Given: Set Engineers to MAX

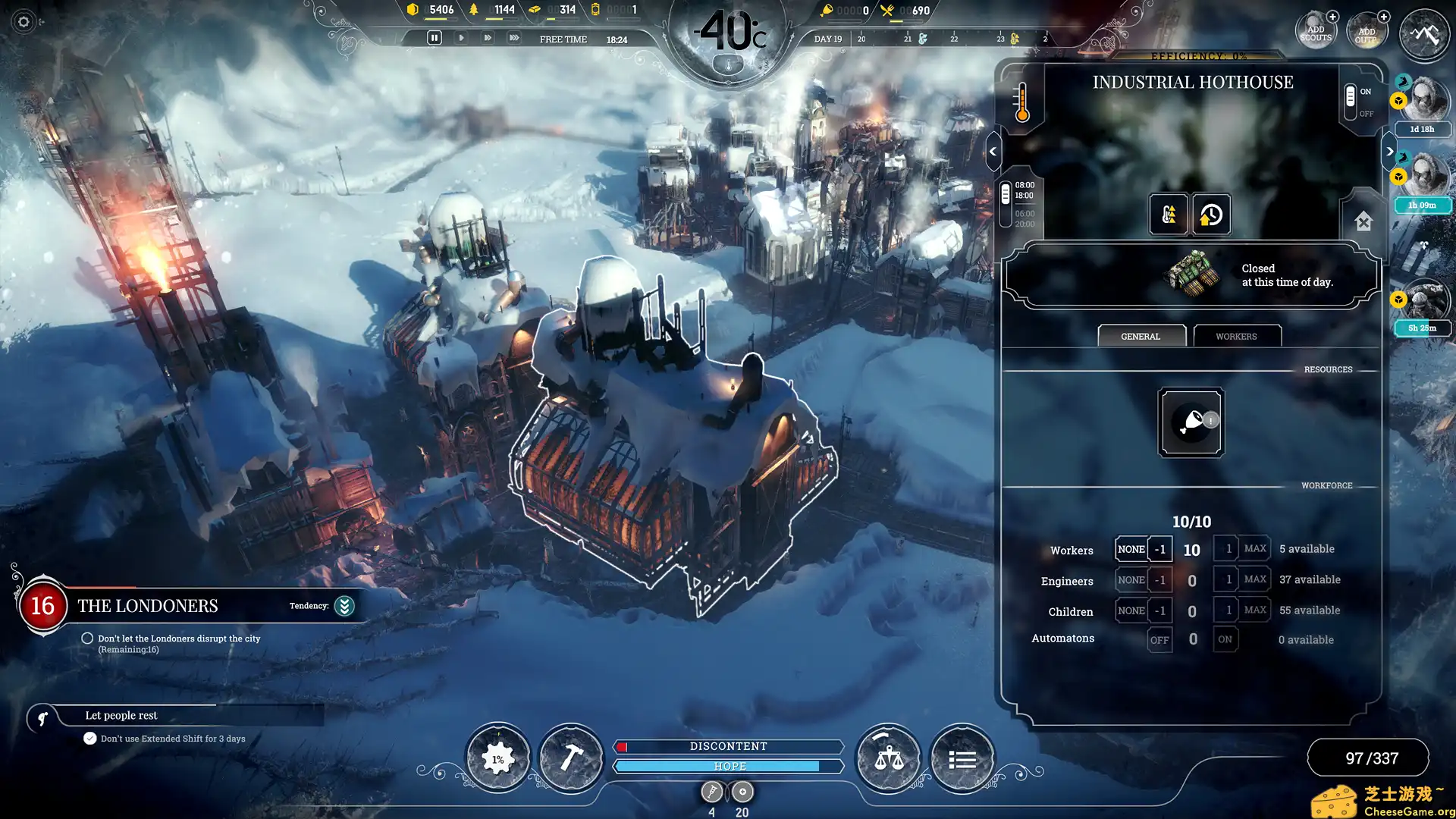Looking at the screenshot, I should 1254,579.
